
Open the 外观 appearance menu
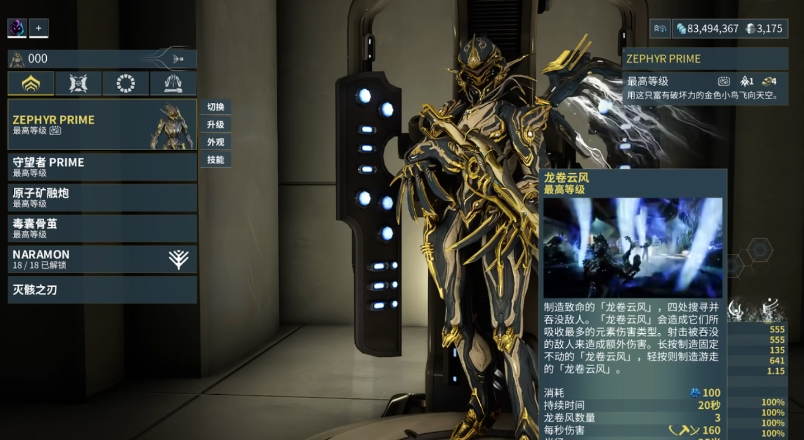(x=215, y=142)
